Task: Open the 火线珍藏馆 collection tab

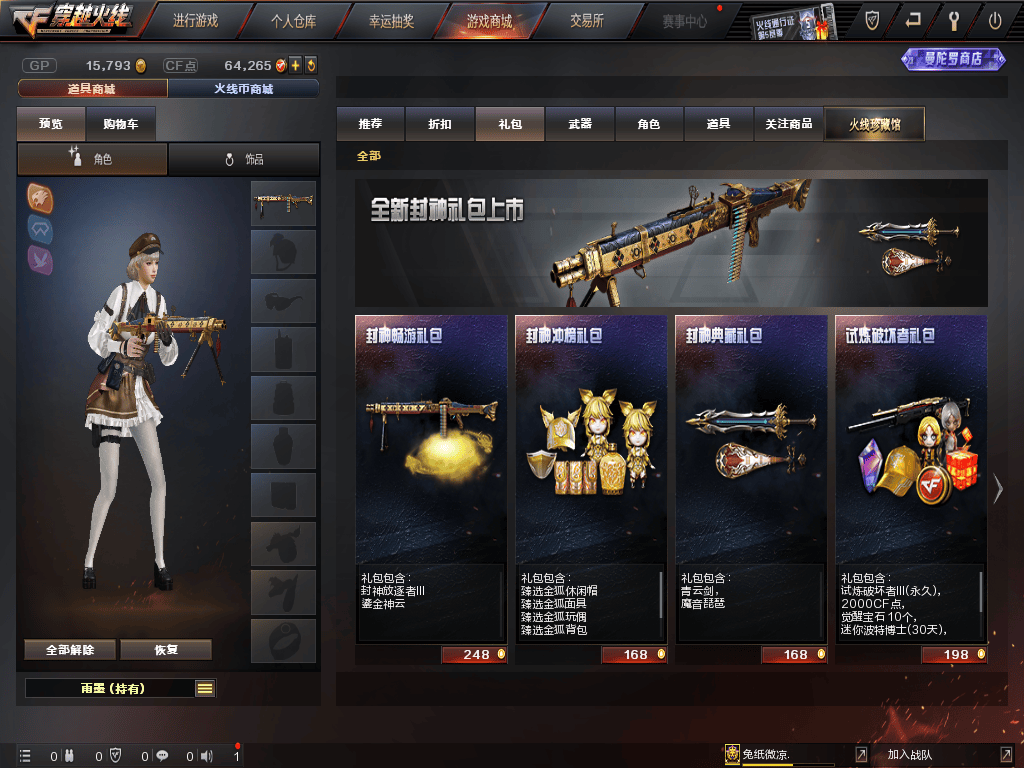Action: (x=874, y=124)
